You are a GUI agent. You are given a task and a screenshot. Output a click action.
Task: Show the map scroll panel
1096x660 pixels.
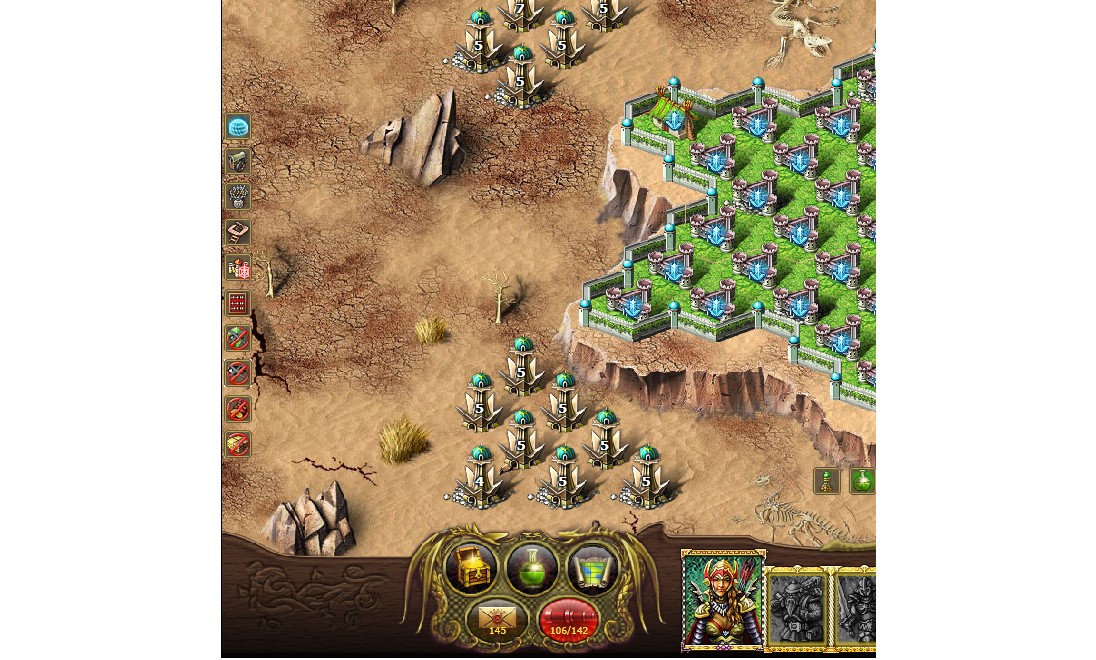click(593, 569)
